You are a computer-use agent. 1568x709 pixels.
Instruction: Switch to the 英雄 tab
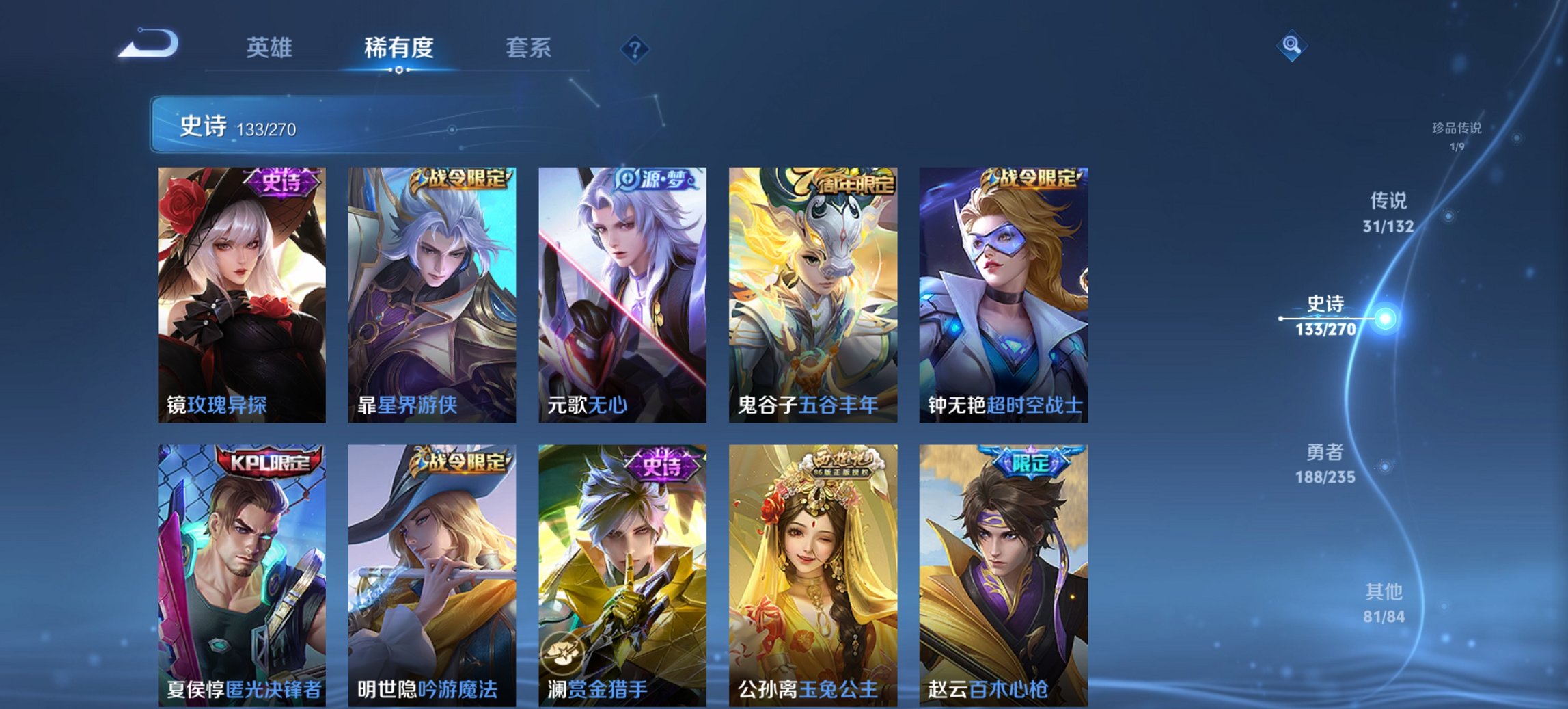coord(272,48)
